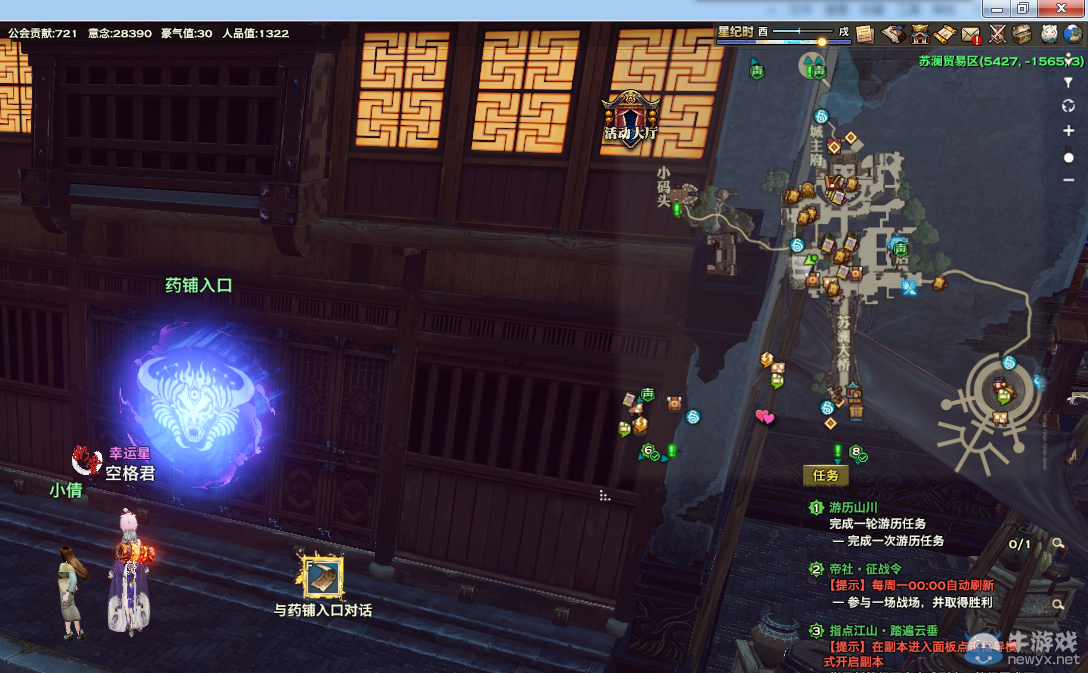
Task: Minimize the game window
Action: (997, 9)
